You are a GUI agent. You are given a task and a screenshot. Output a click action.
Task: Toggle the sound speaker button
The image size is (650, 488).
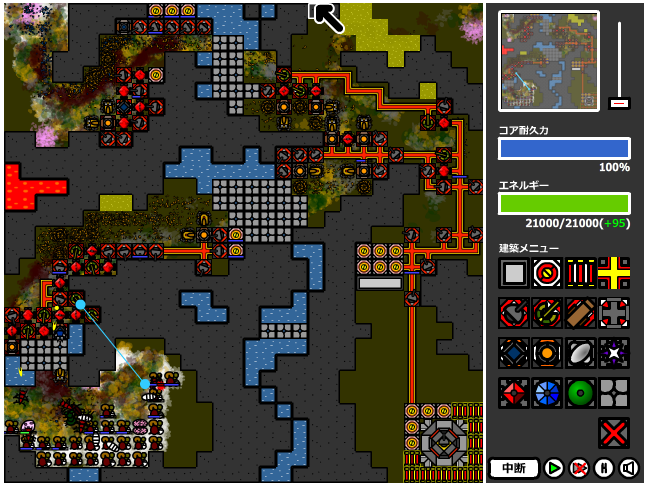[x=629, y=468]
